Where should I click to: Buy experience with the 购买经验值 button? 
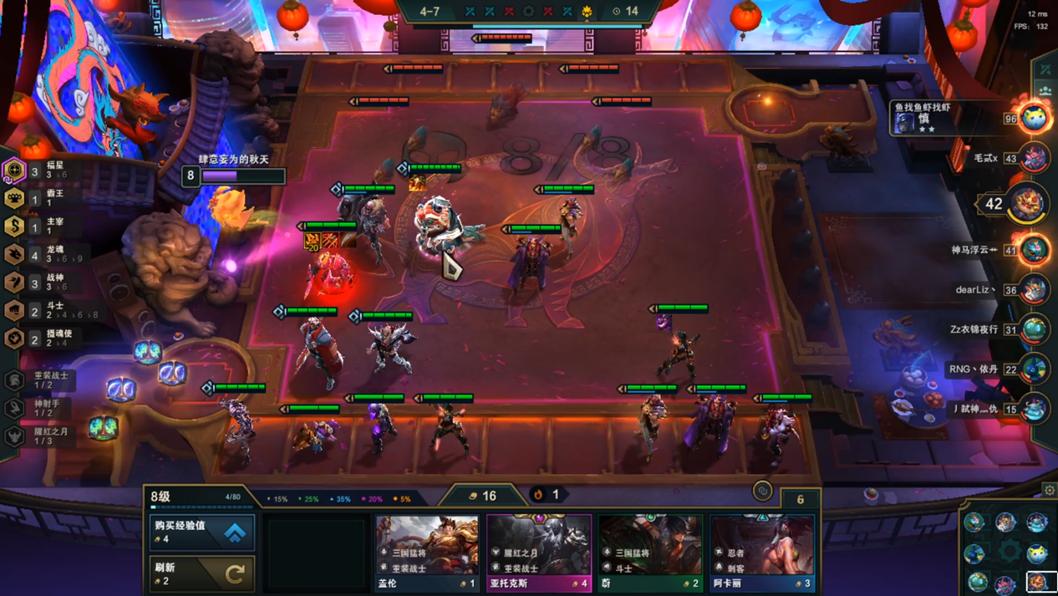[202, 532]
